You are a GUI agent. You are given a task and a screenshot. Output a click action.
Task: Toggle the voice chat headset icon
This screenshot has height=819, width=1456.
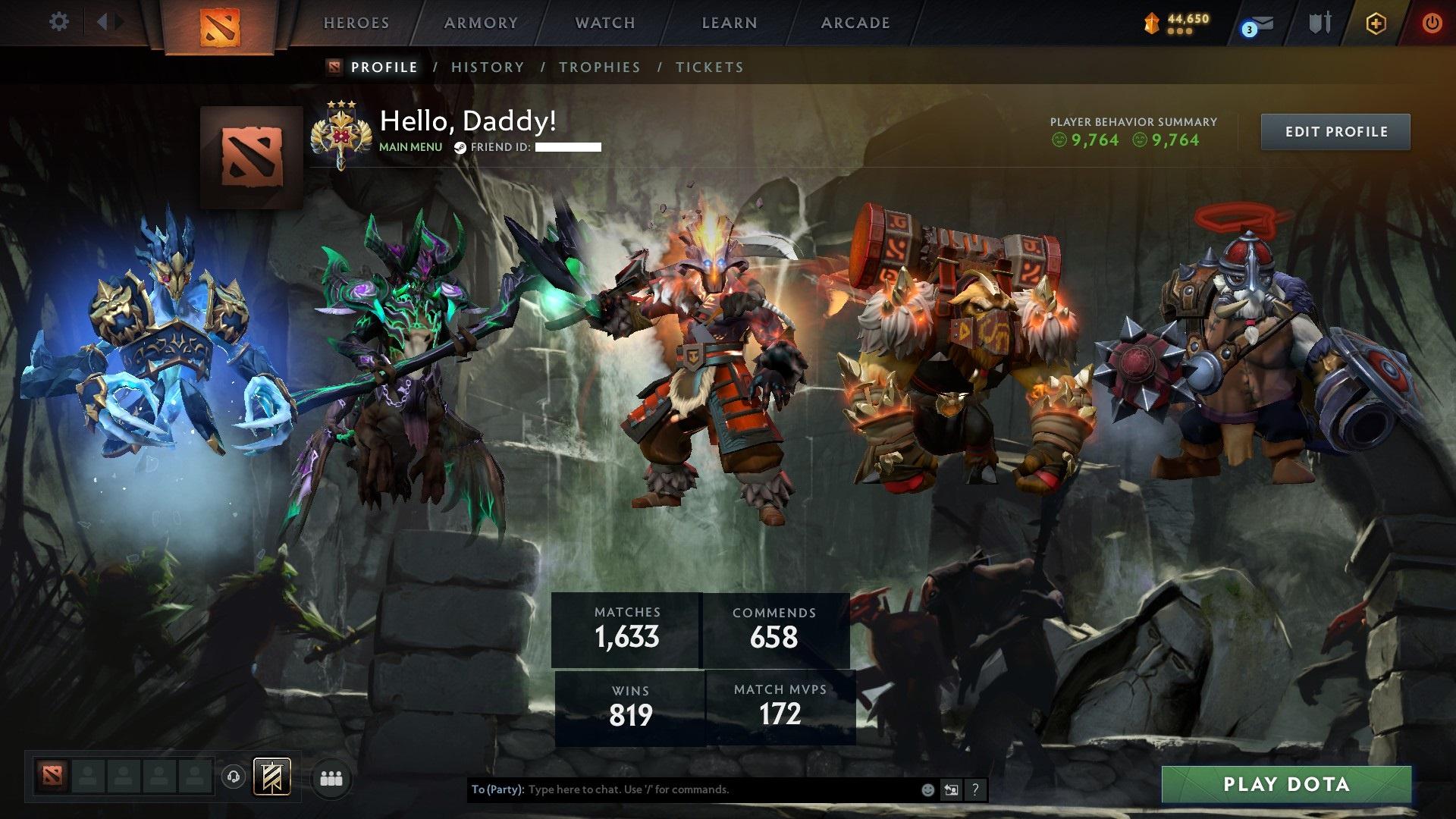[234, 777]
